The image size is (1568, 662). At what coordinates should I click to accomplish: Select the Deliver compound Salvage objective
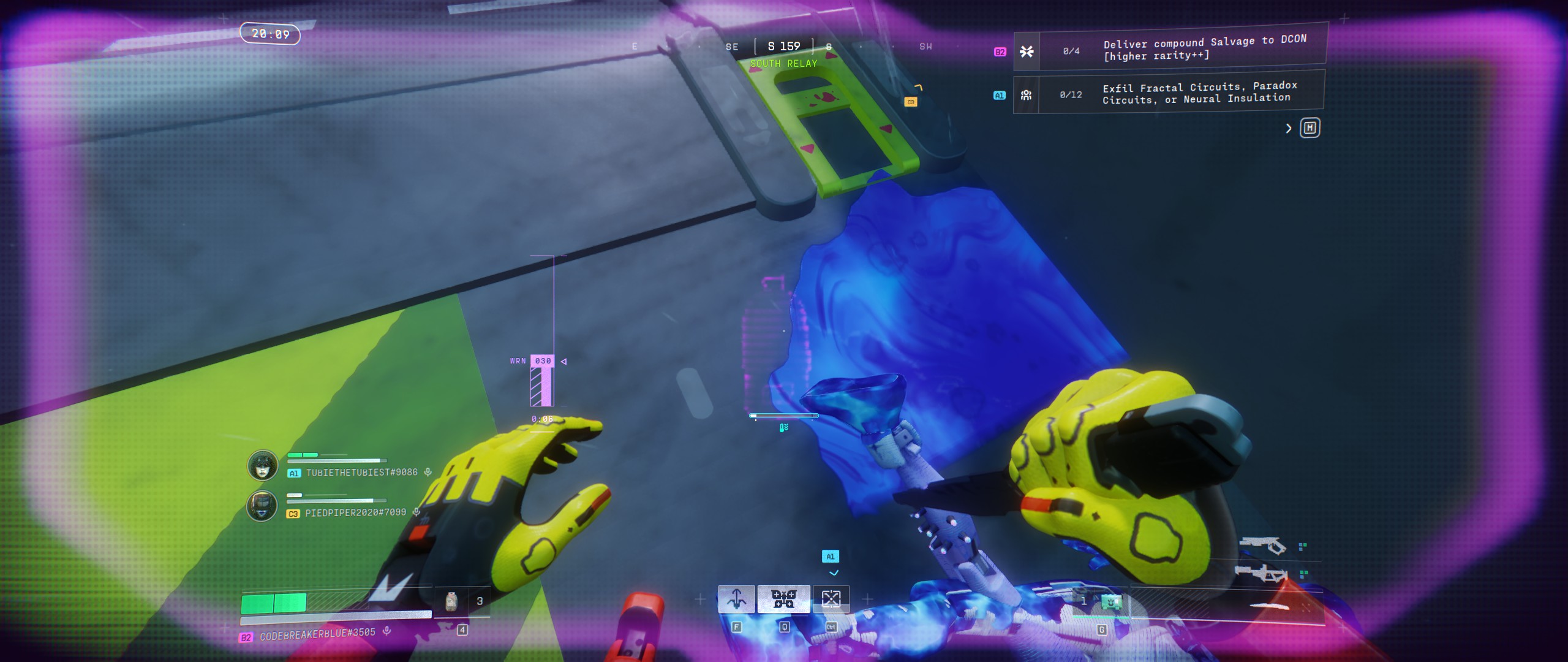coord(1204,49)
